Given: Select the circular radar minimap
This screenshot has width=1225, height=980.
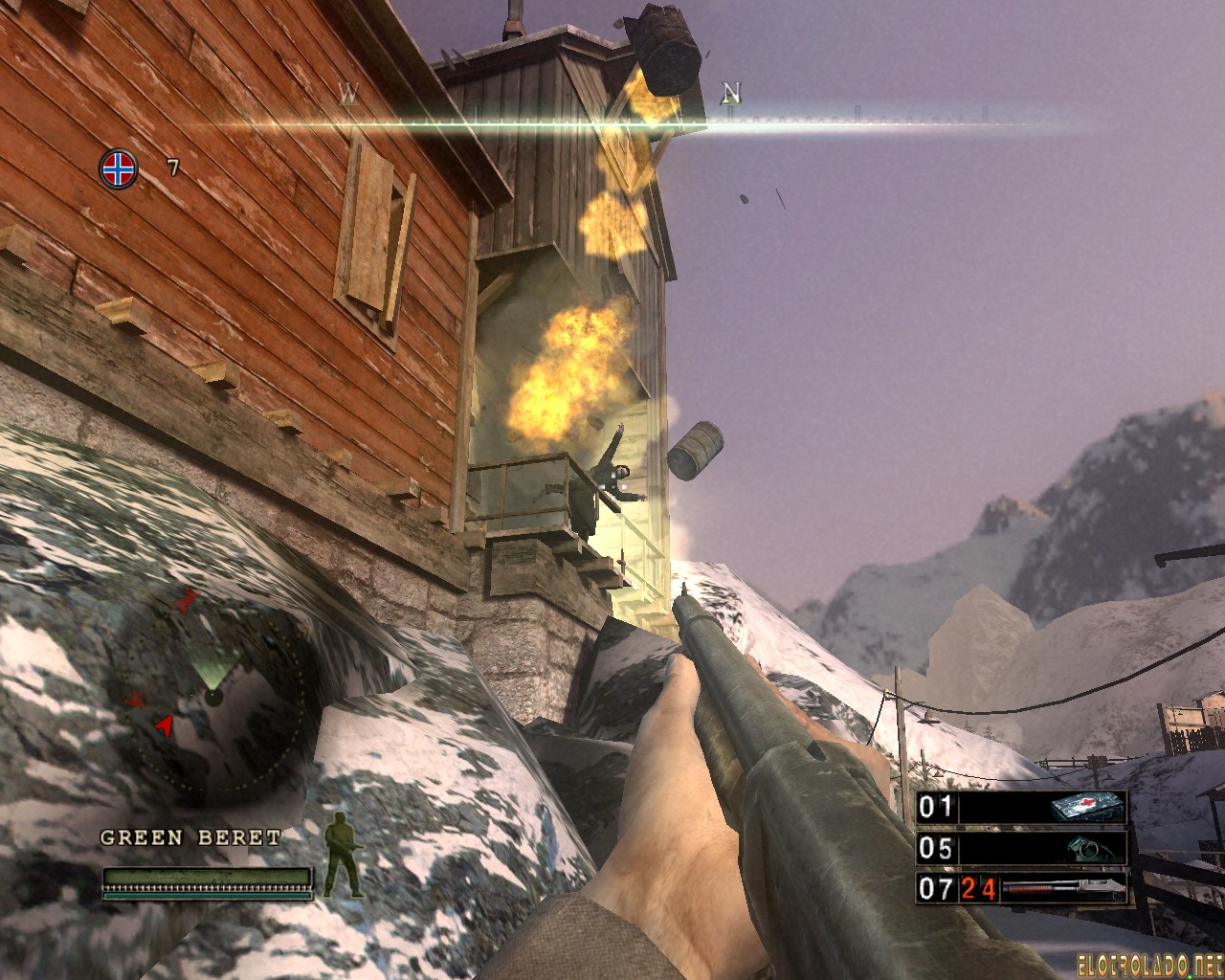Looking at the screenshot, I should pyautogui.click(x=212, y=696).
